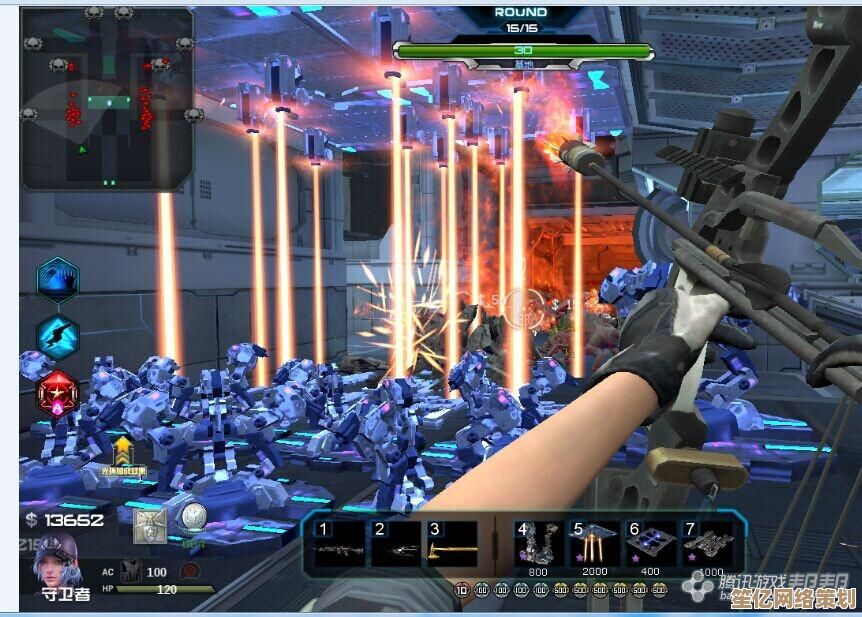Select the square star emblem item icon

[150, 525]
